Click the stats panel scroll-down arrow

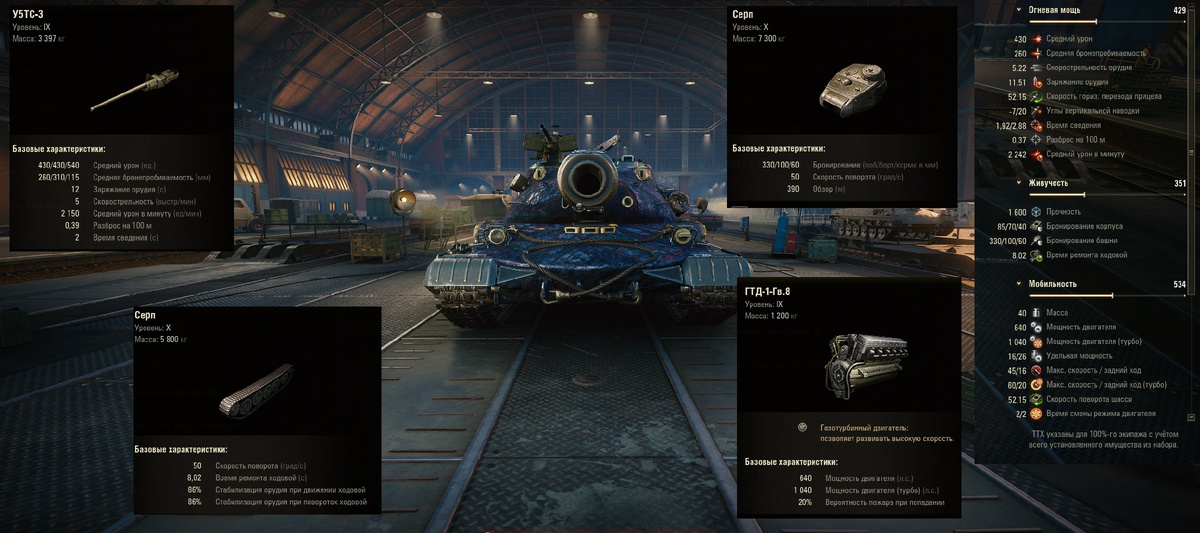1190,416
